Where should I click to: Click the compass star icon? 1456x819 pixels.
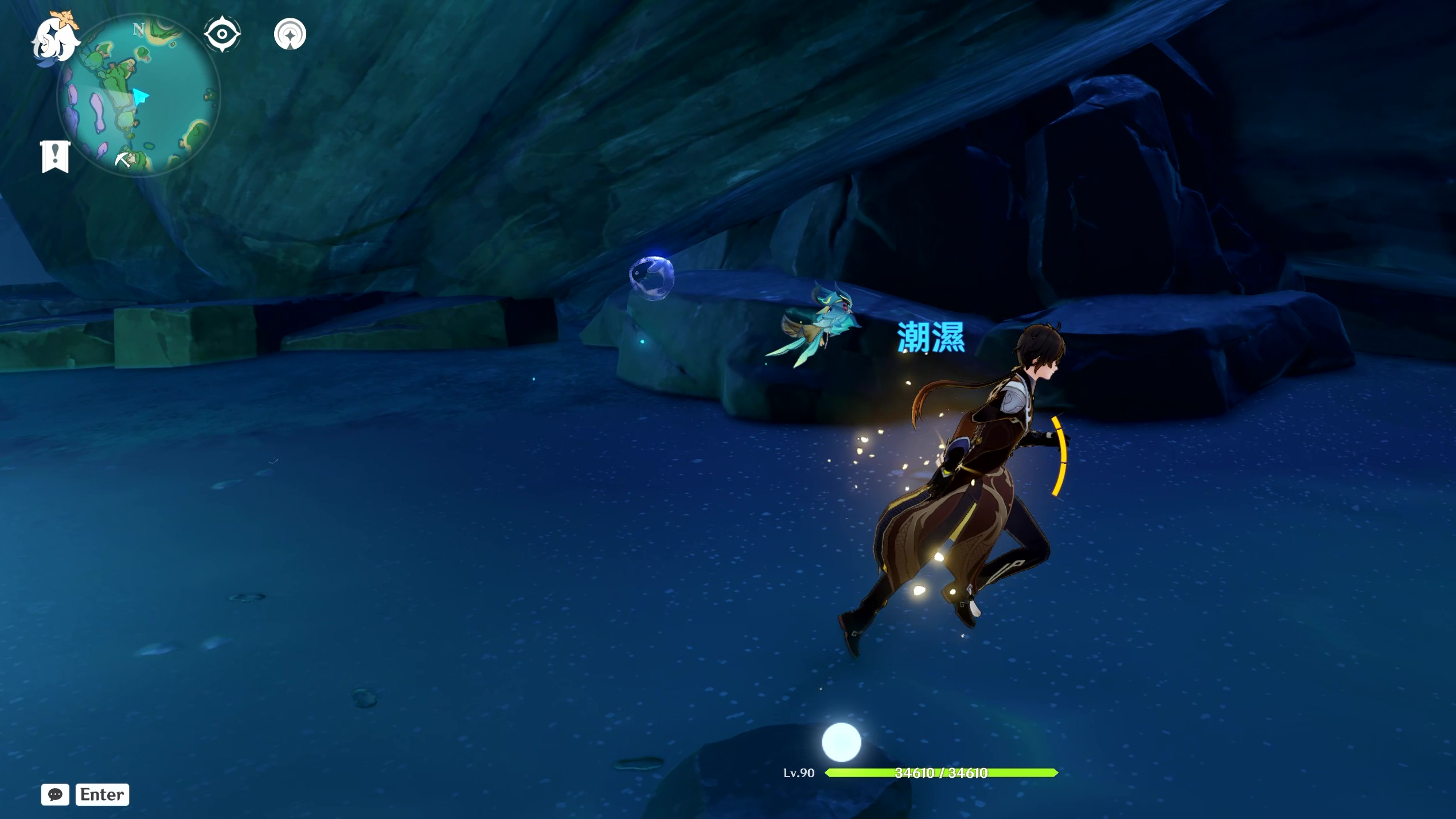tap(290, 34)
